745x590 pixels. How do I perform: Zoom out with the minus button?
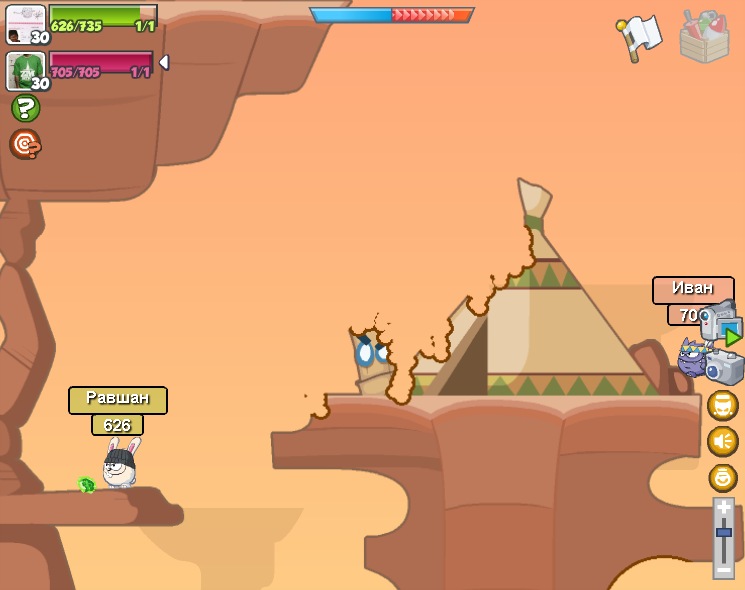(x=724, y=569)
